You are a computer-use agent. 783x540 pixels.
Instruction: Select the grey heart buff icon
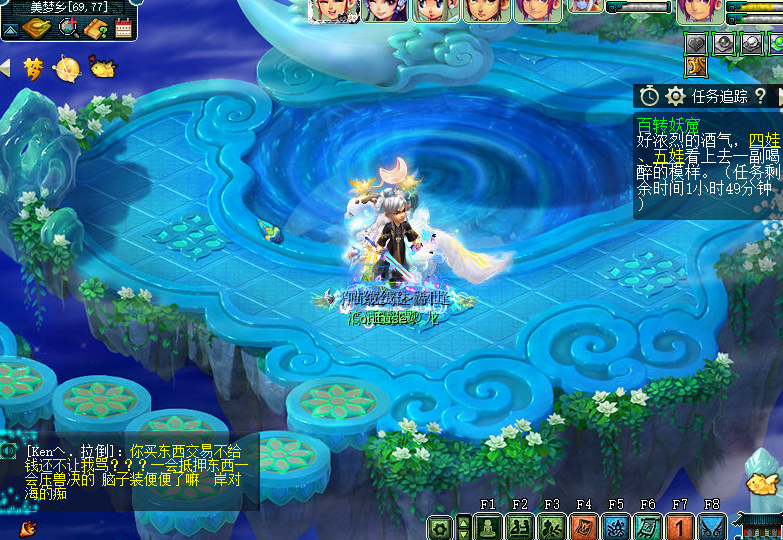pyautogui.click(x=697, y=43)
